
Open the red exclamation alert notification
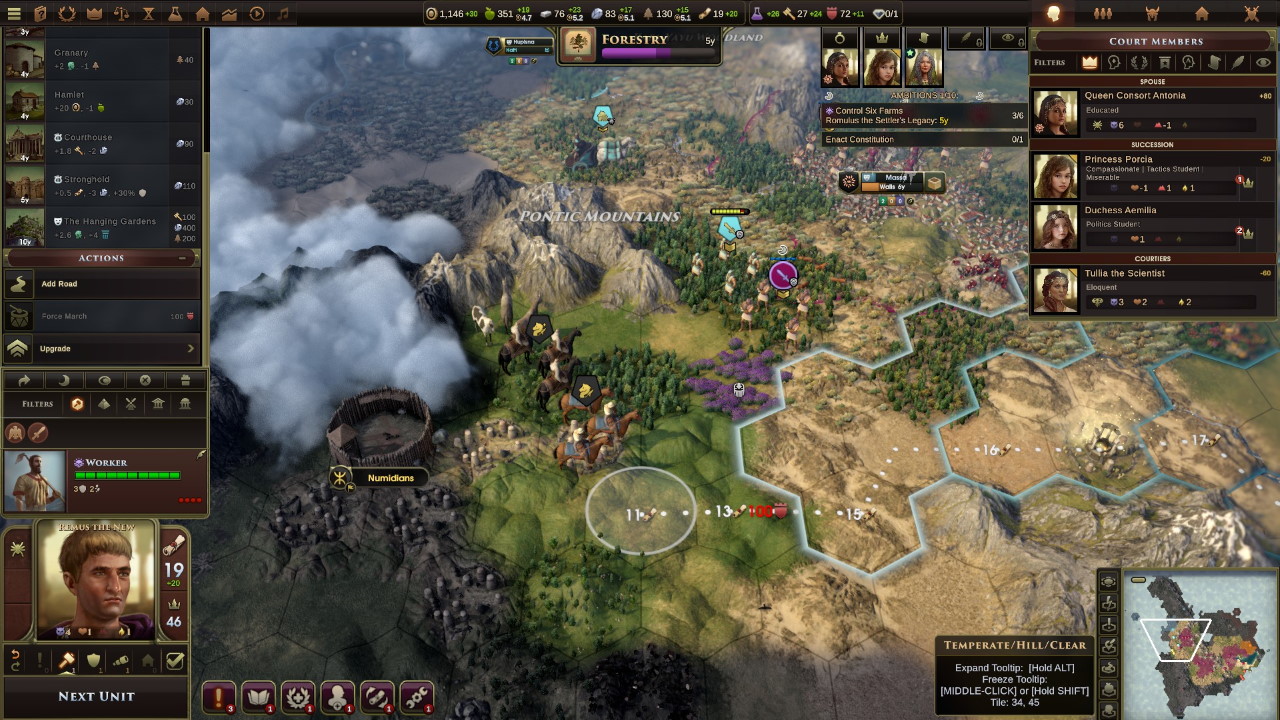point(218,696)
